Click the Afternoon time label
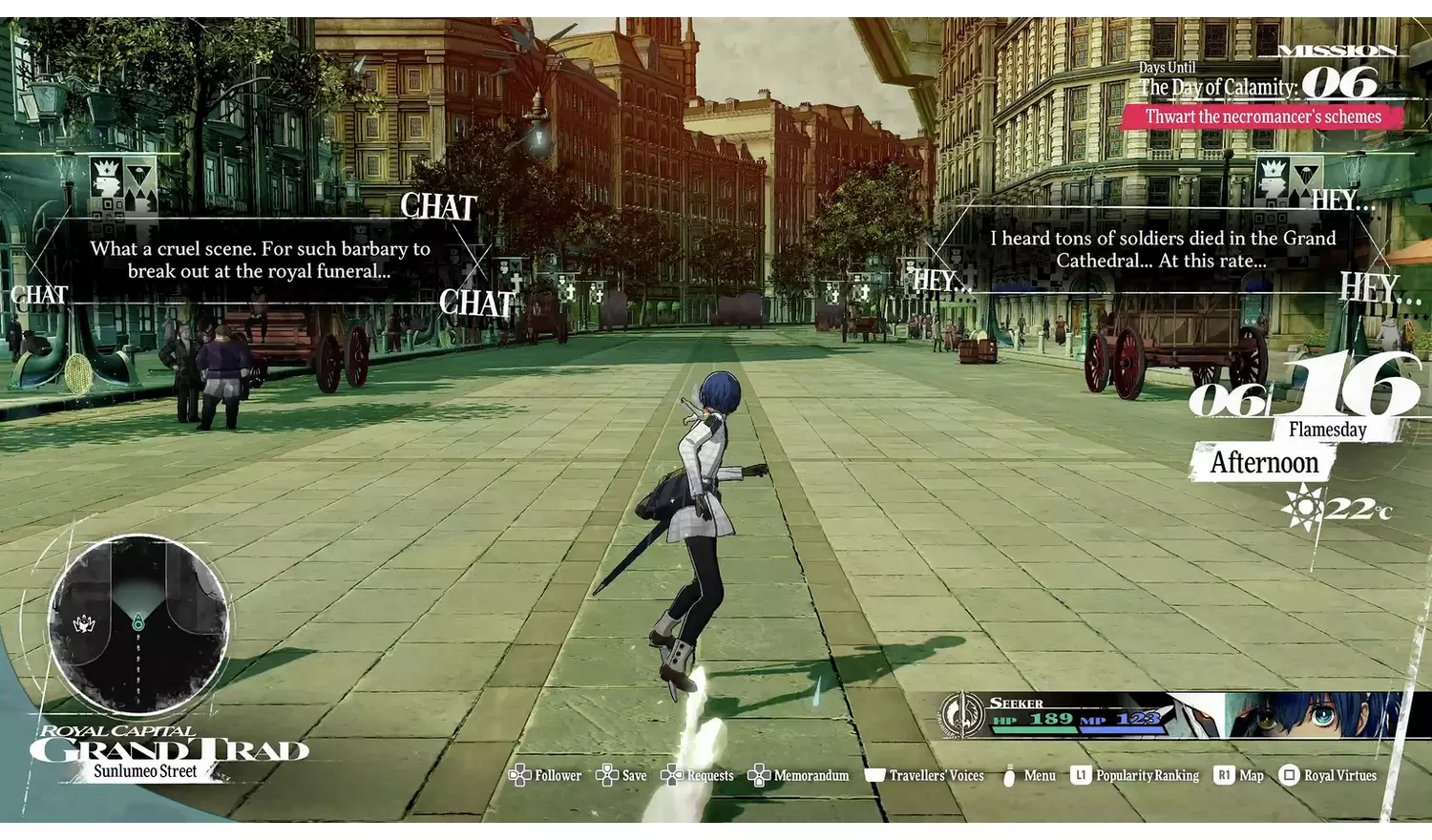This screenshot has width=1432, height=840. coord(1264,464)
